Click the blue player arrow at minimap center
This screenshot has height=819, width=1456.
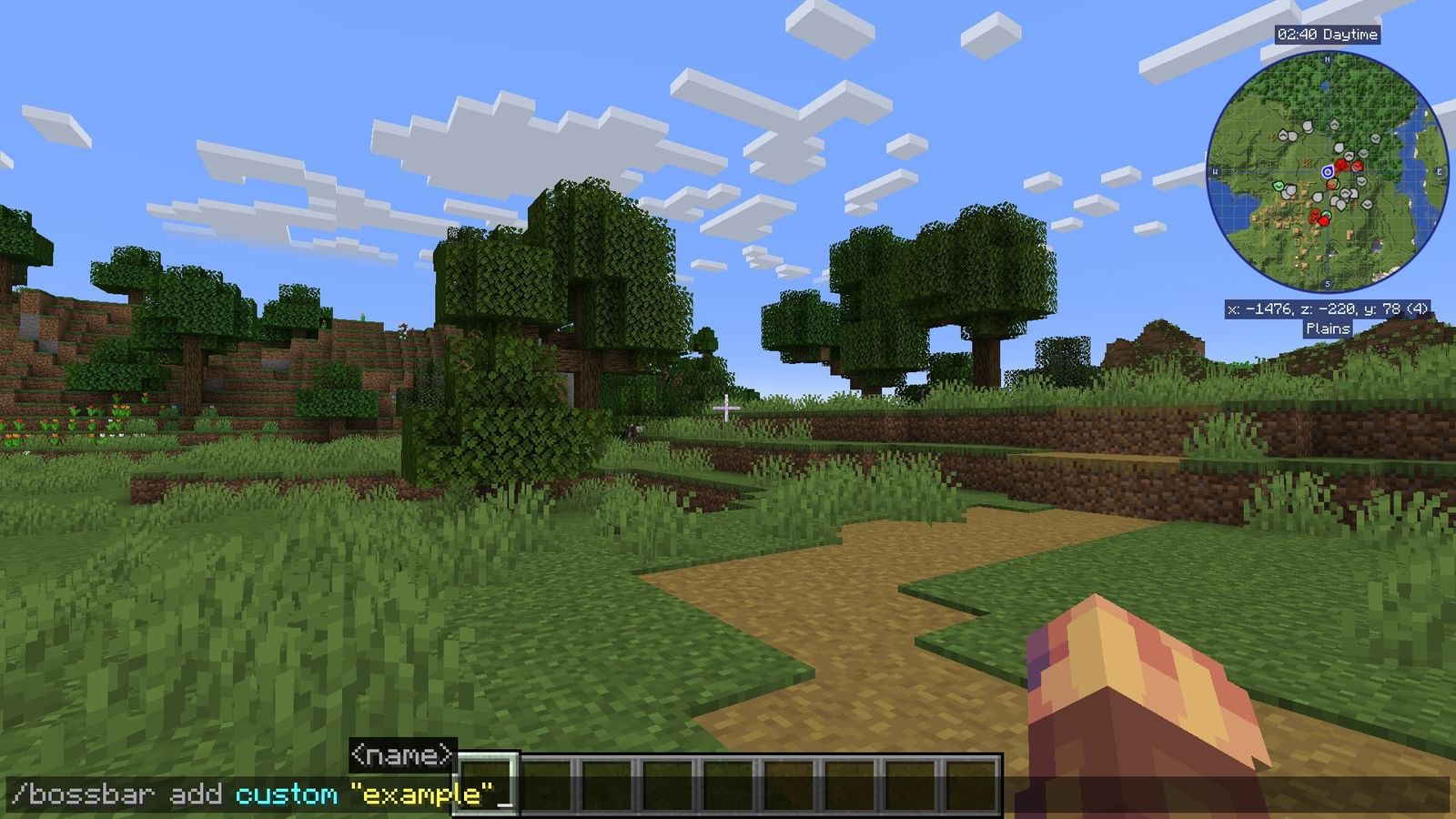point(1329,171)
